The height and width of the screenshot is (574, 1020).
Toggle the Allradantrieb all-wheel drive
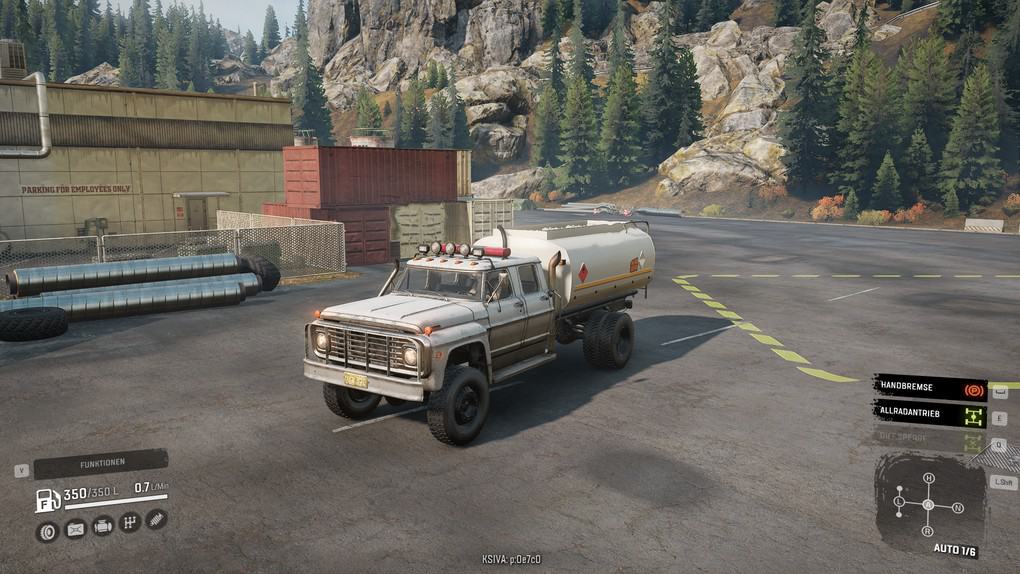click(x=930, y=413)
